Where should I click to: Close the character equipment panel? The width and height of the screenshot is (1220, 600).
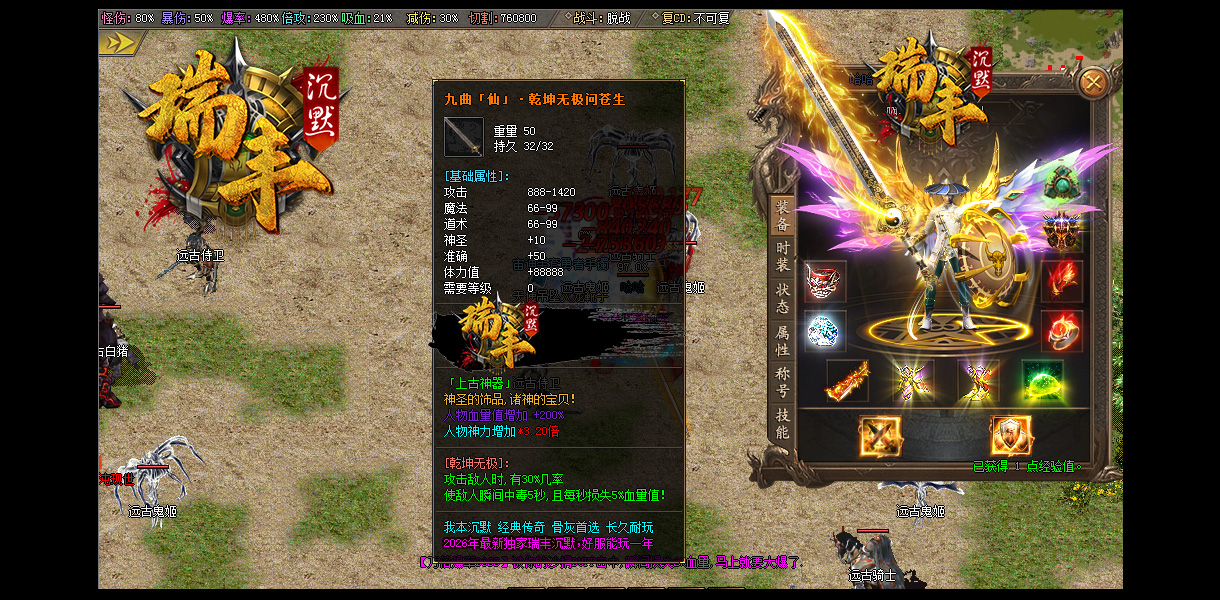(x=1094, y=82)
